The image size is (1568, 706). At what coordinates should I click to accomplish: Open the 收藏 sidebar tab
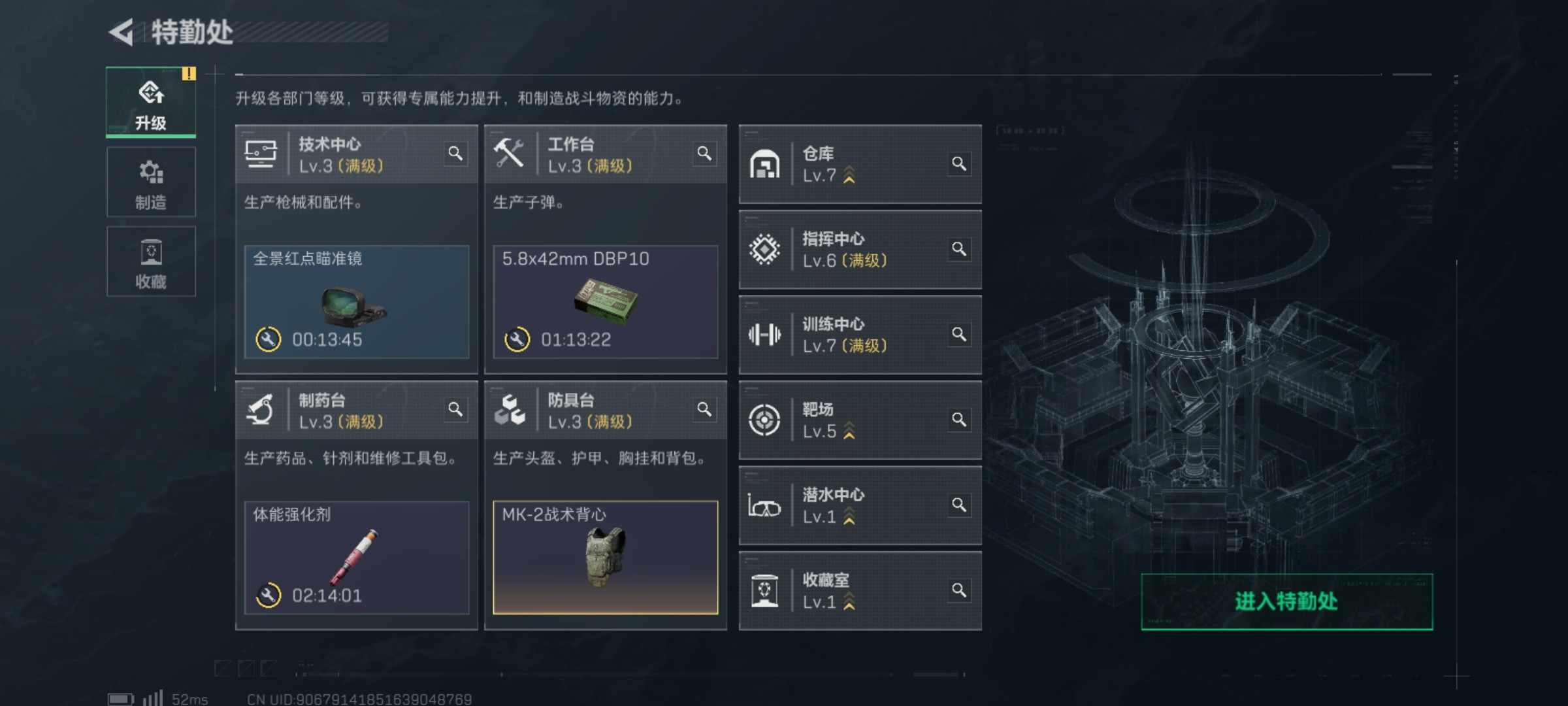(151, 261)
